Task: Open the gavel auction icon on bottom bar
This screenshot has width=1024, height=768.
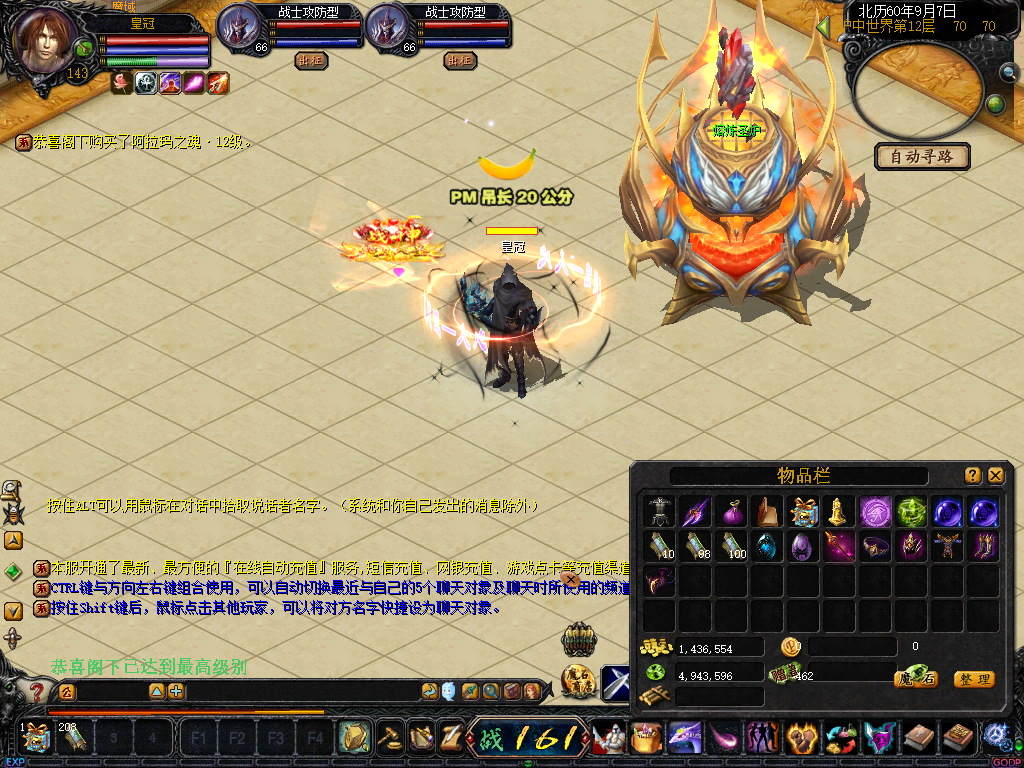Action: (x=390, y=738)
